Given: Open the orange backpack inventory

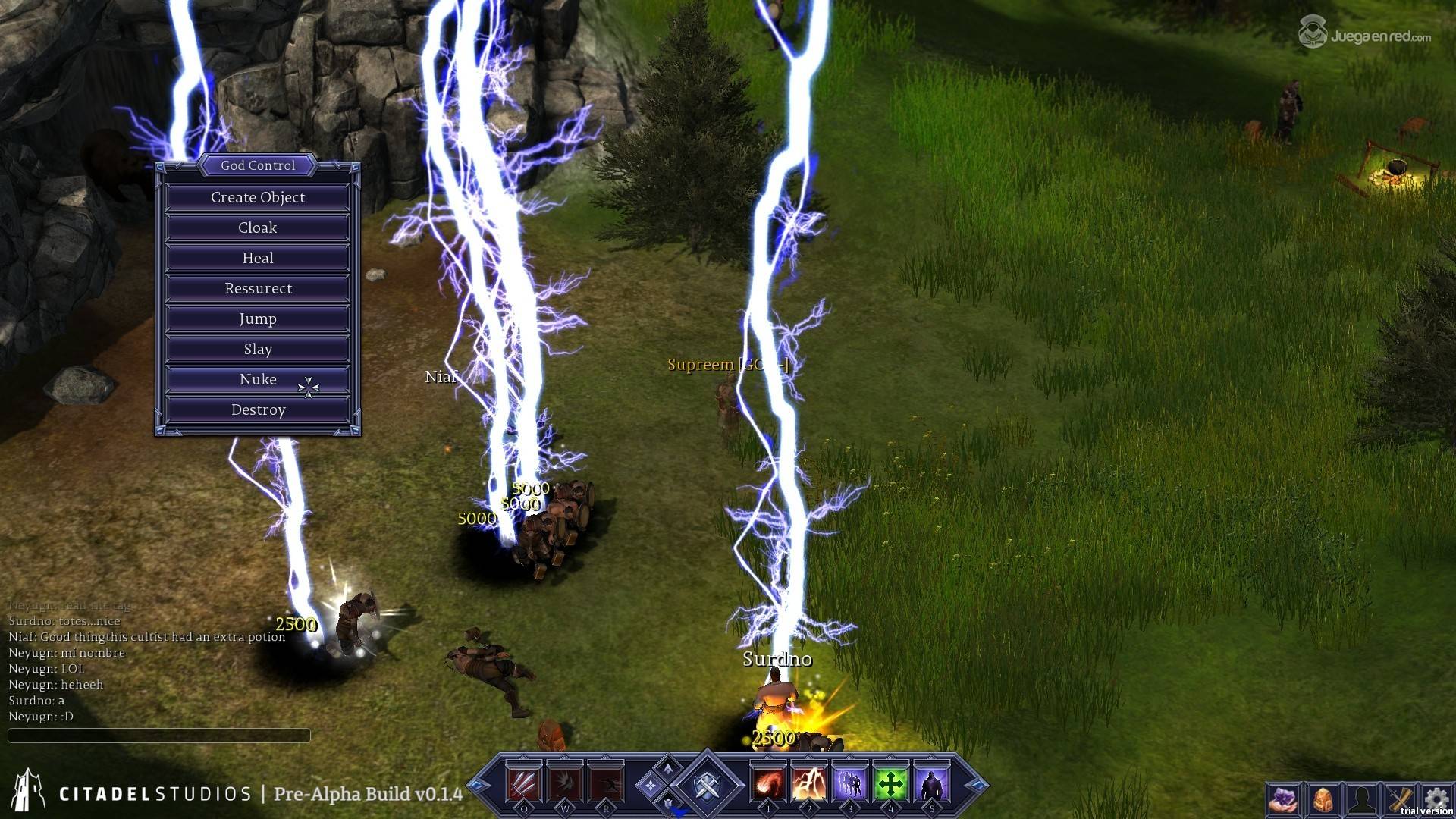Looking at the screenshot, I should pyautogui.click(x=1323, y=799).
